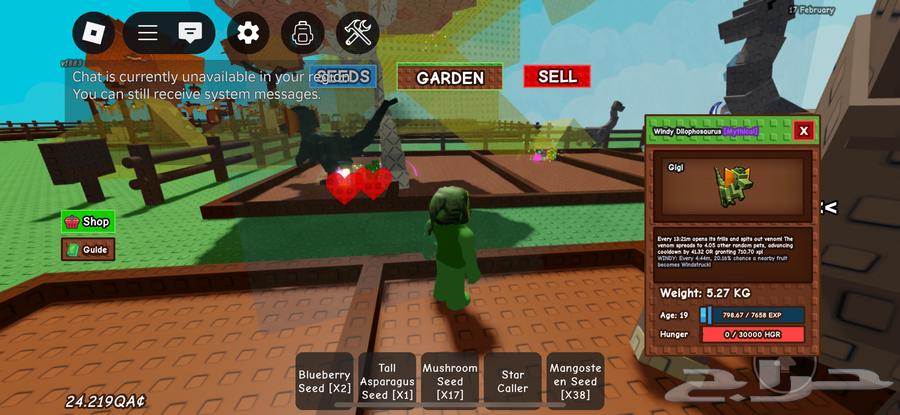The width and height of the screenshot is (900, 415).
Task: Open the wrench and hammer tools
Action: coord(357,33)
